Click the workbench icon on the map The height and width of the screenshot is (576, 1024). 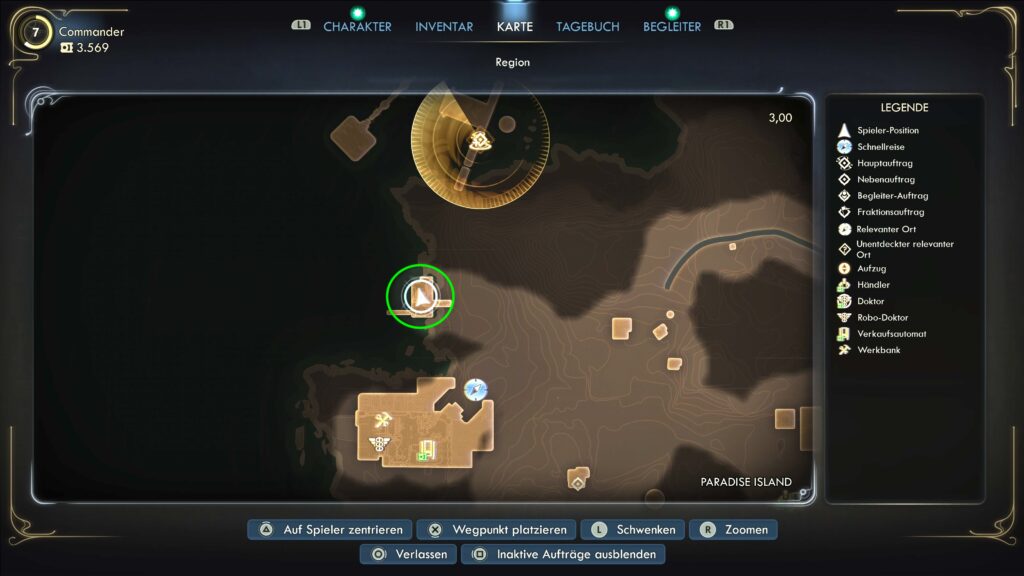point(382,420)
